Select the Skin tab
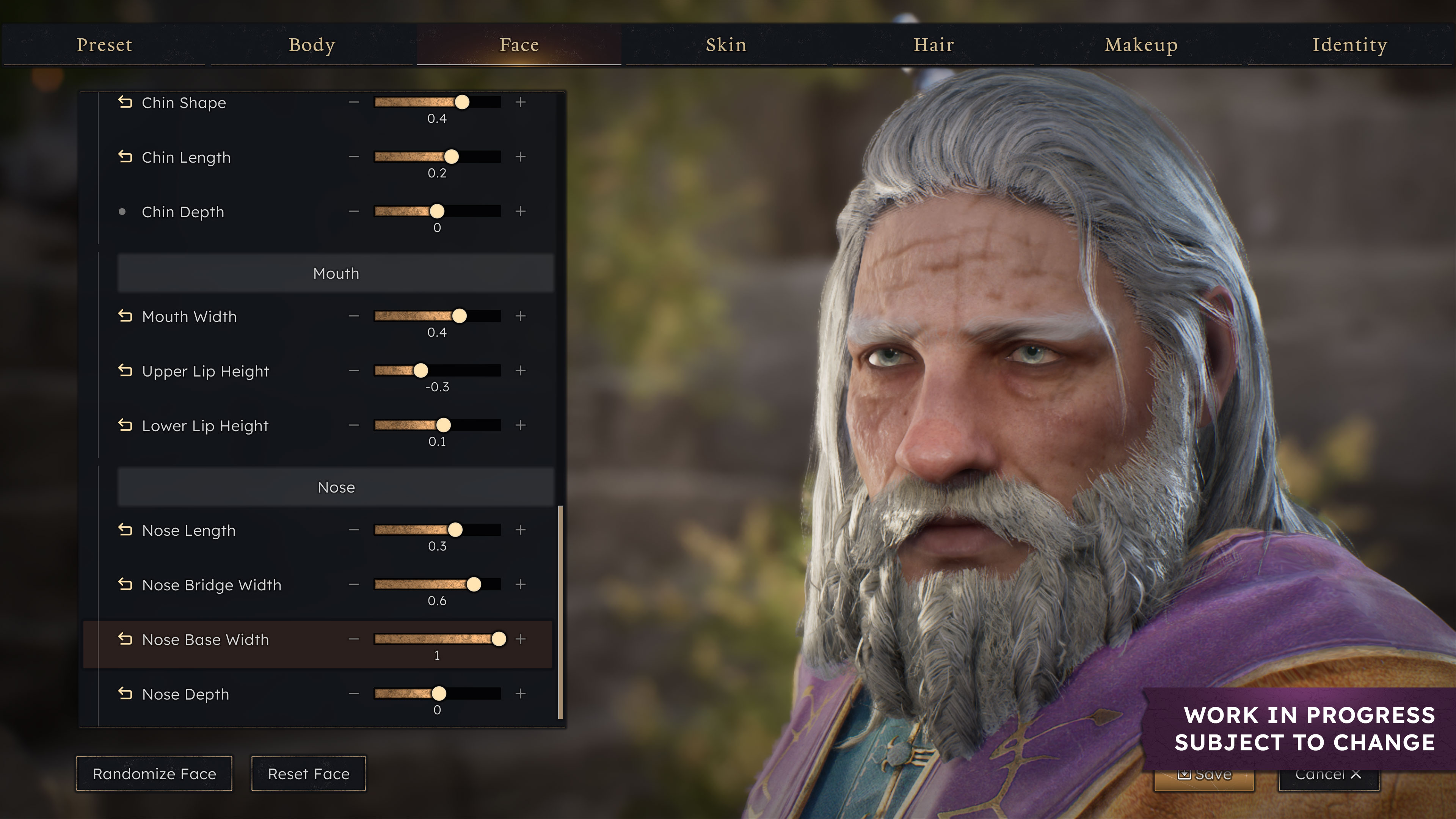 [726, 45]
